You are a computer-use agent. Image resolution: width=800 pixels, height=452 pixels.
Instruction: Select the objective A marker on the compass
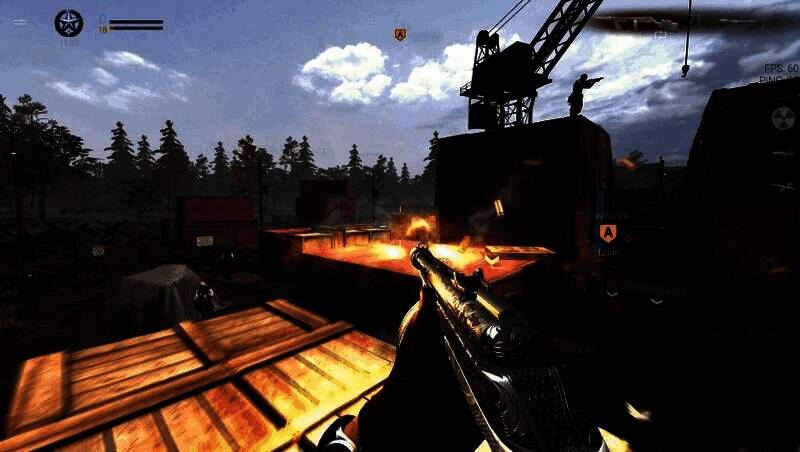tap(400, 35)
